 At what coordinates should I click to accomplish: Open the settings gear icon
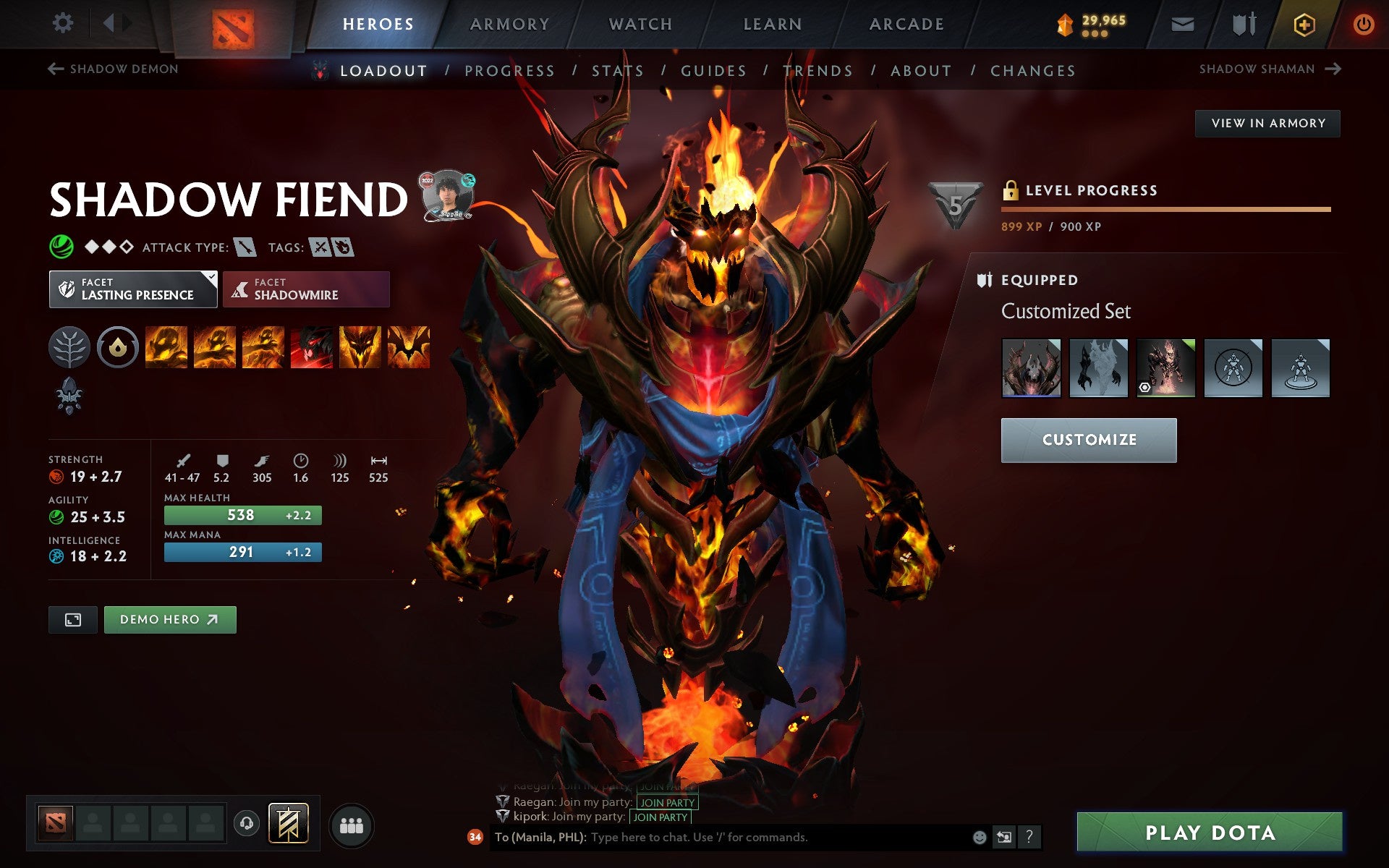coord(64,24)
